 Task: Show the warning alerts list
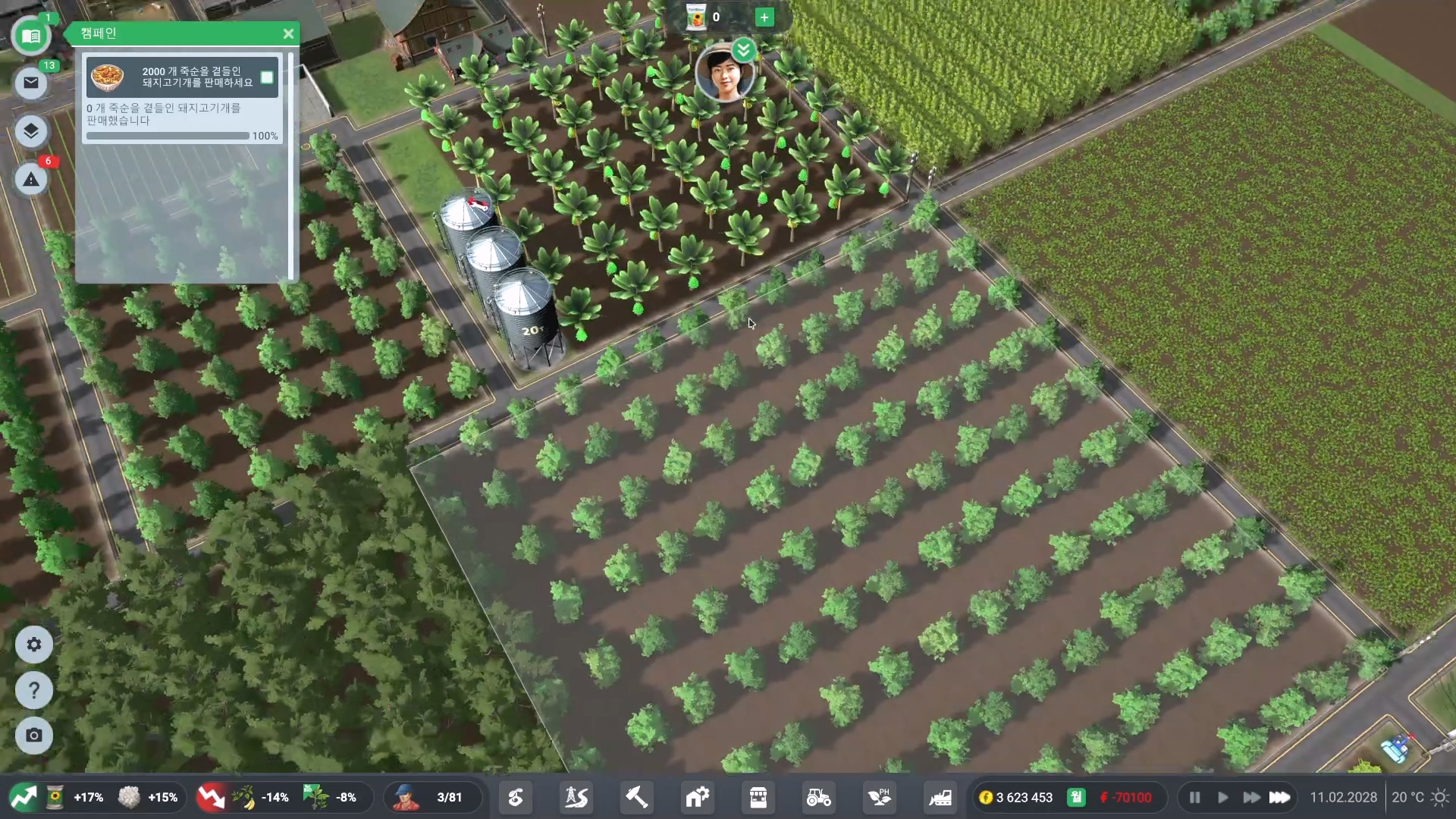coord(31,180)
